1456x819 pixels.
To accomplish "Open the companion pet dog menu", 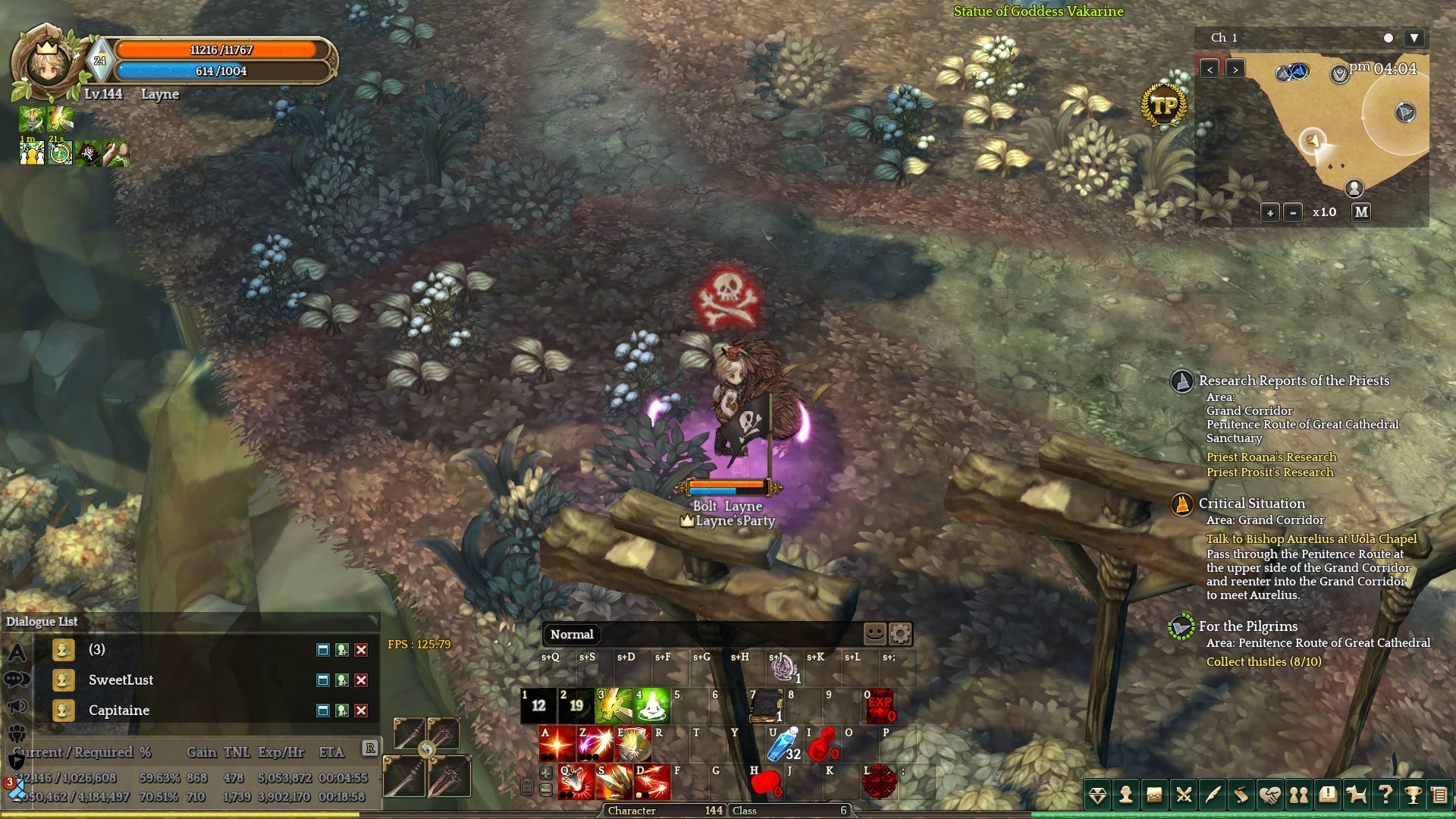I will [1356, 795].
